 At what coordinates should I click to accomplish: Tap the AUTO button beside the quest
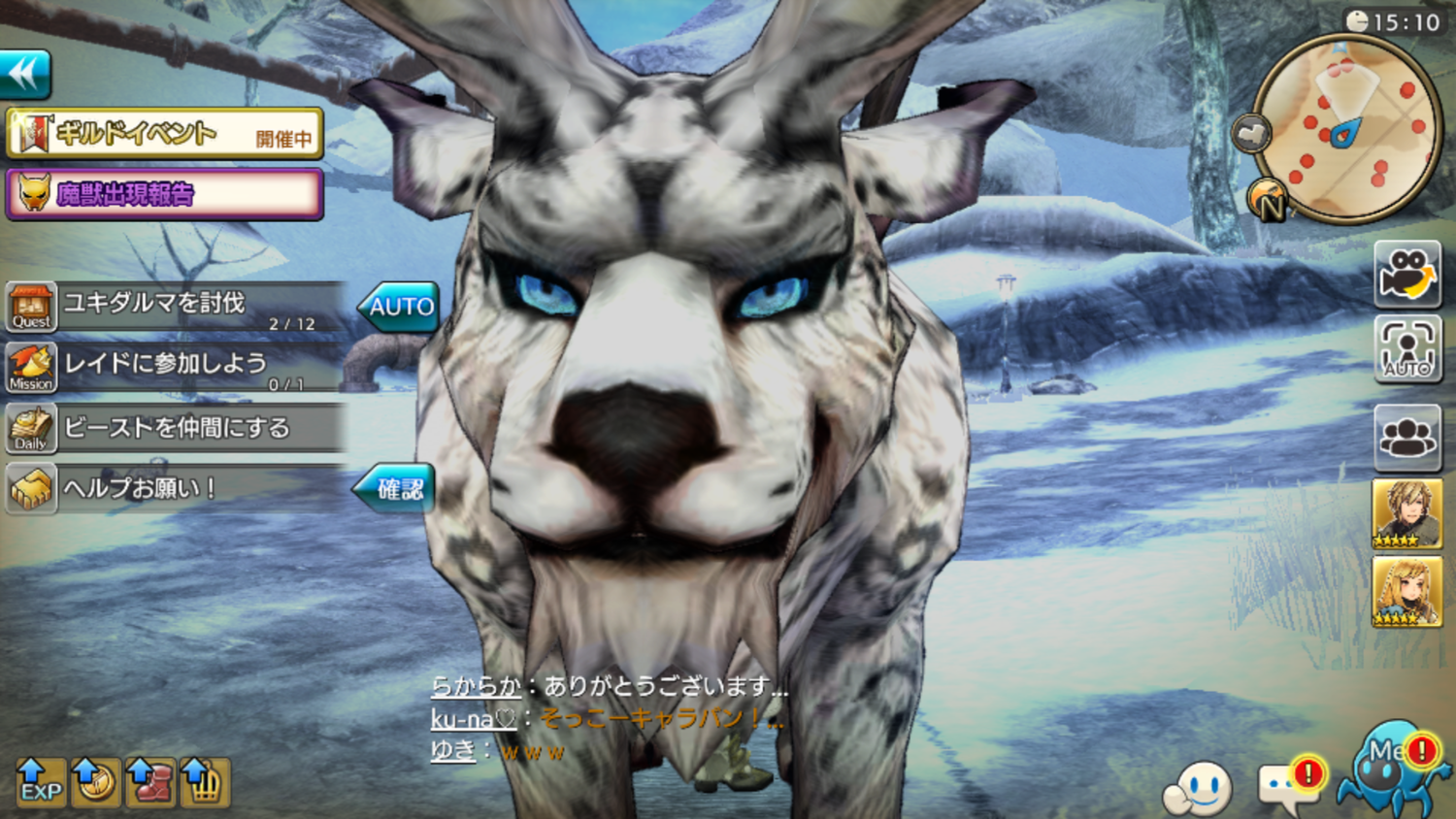click(400, 307)
